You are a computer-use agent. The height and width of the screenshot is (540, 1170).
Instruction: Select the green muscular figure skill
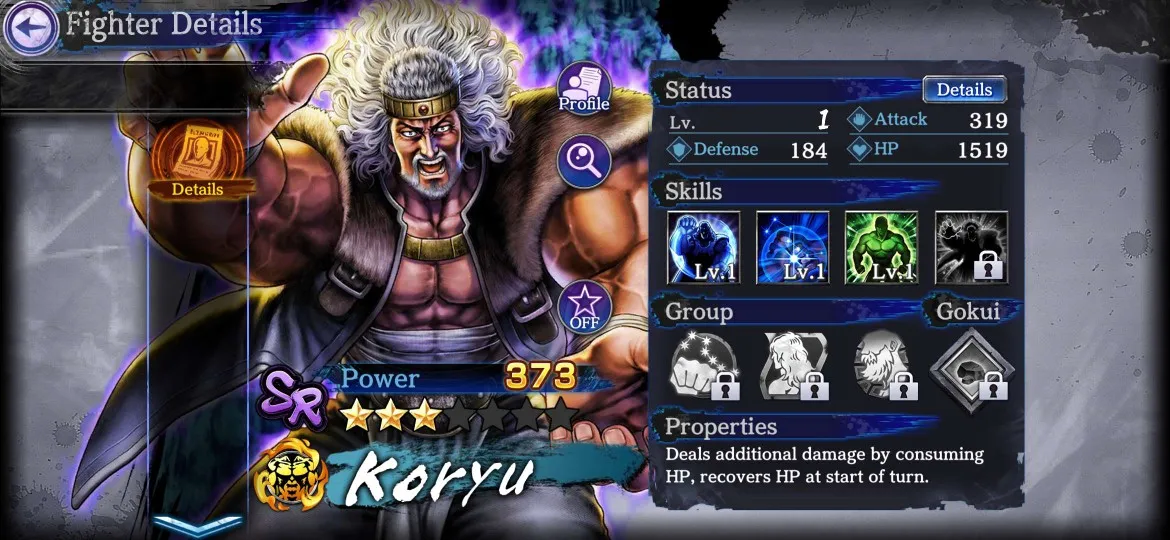coord(881,247)
